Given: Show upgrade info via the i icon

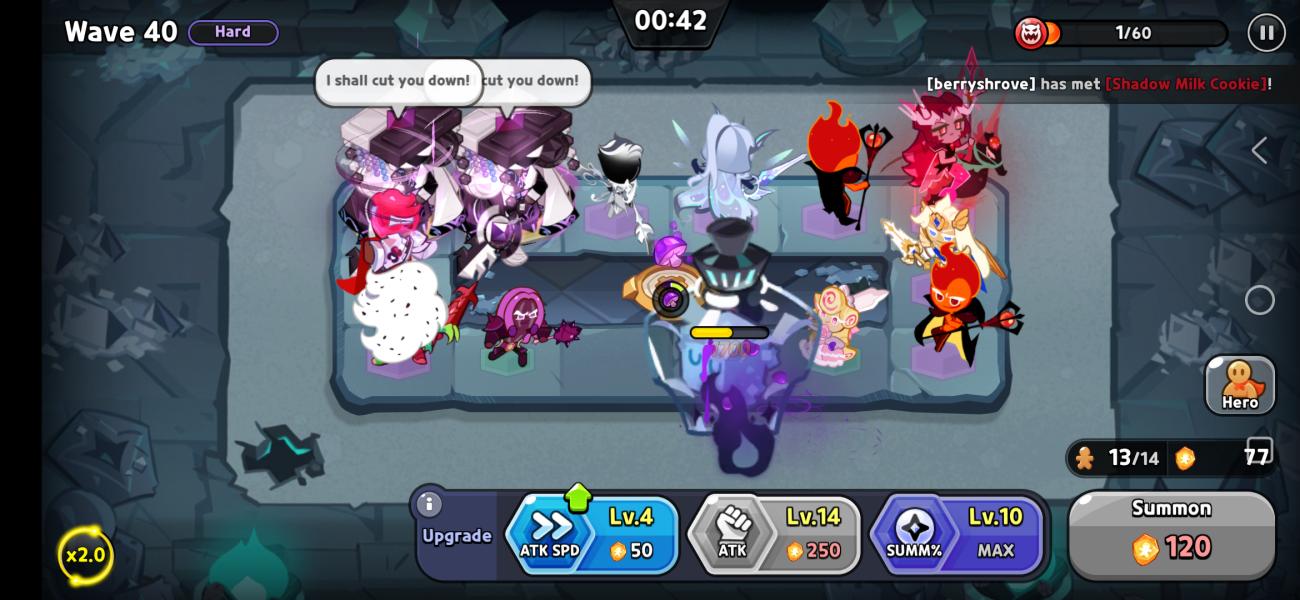Looking at the screenshot, I should click(x=429, y=504).
